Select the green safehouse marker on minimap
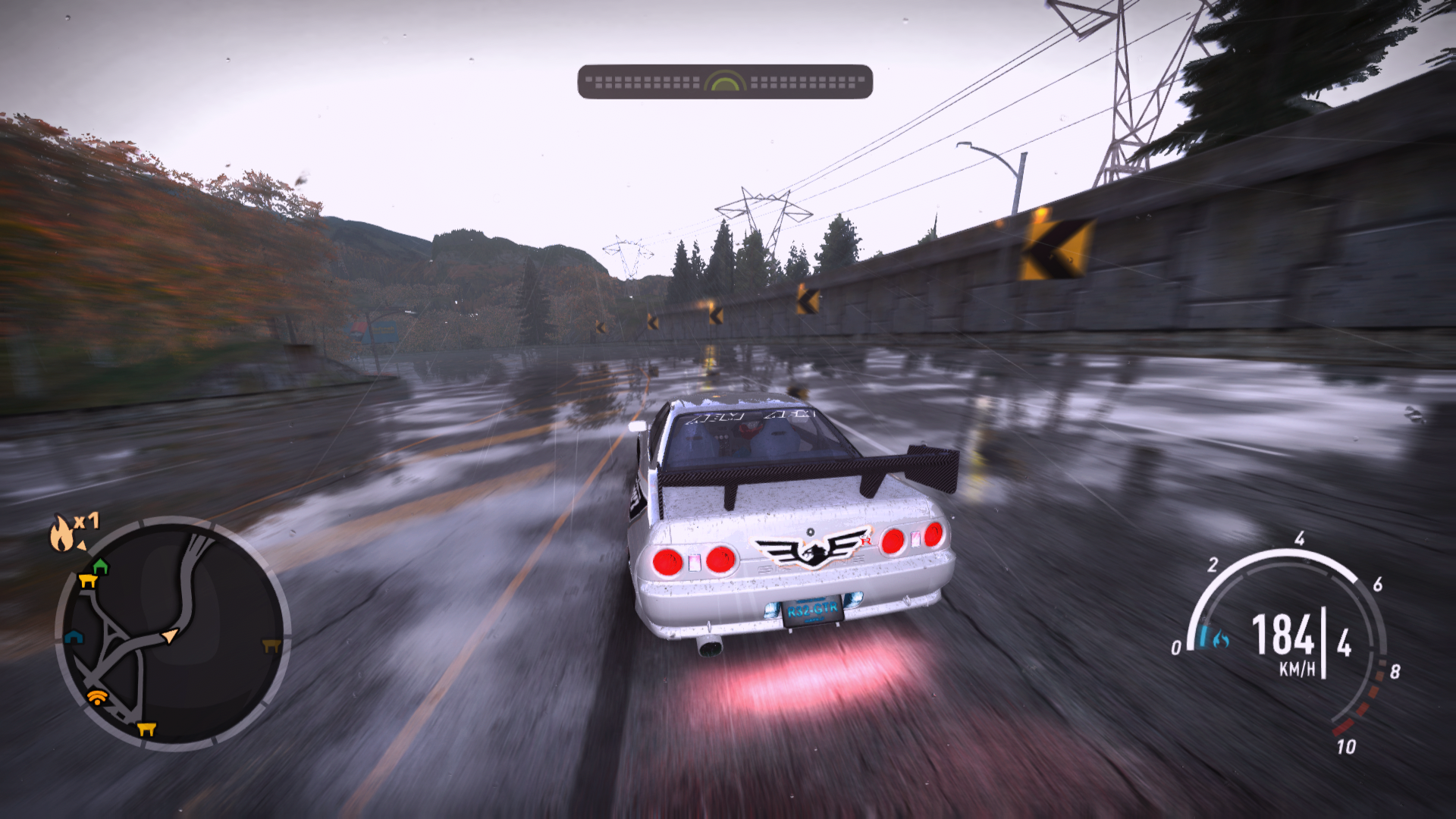Screen dimensions: 1456x819 click(100, 566)
